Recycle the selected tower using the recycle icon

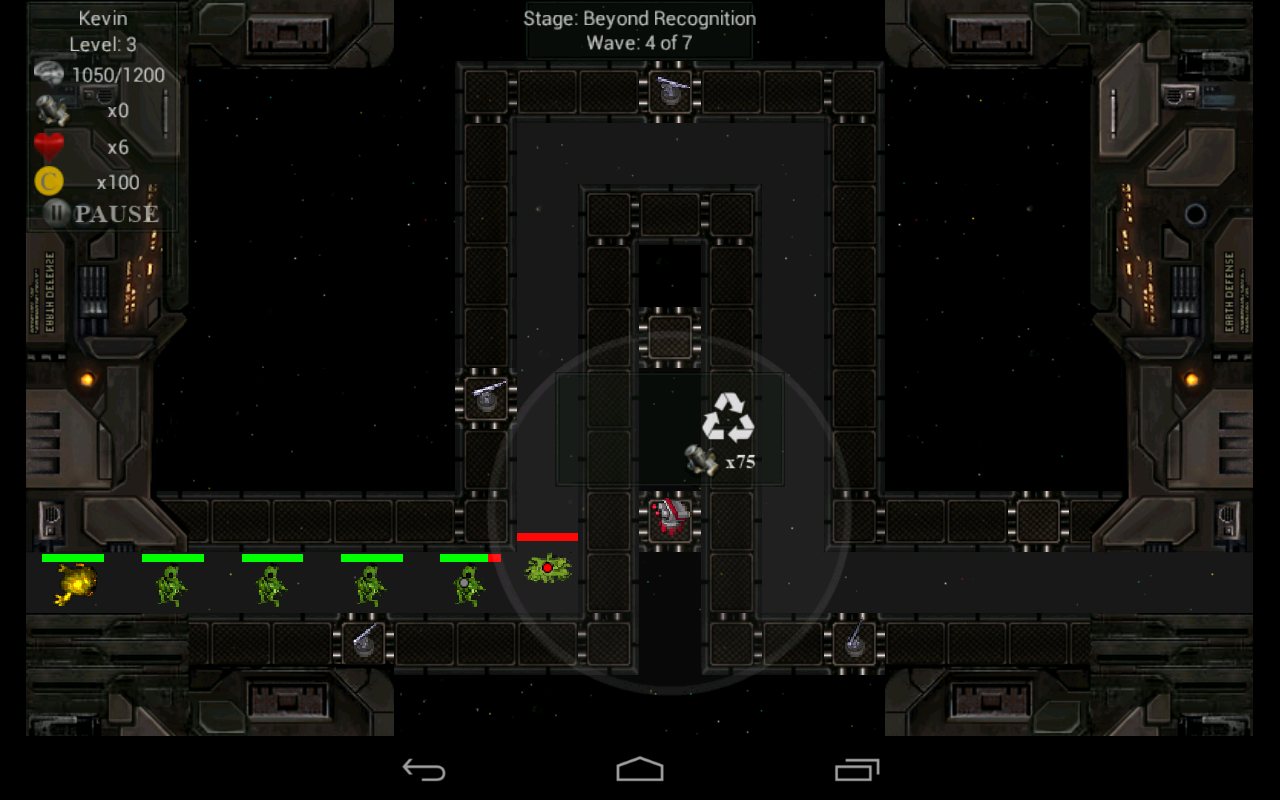pos(728,418)
